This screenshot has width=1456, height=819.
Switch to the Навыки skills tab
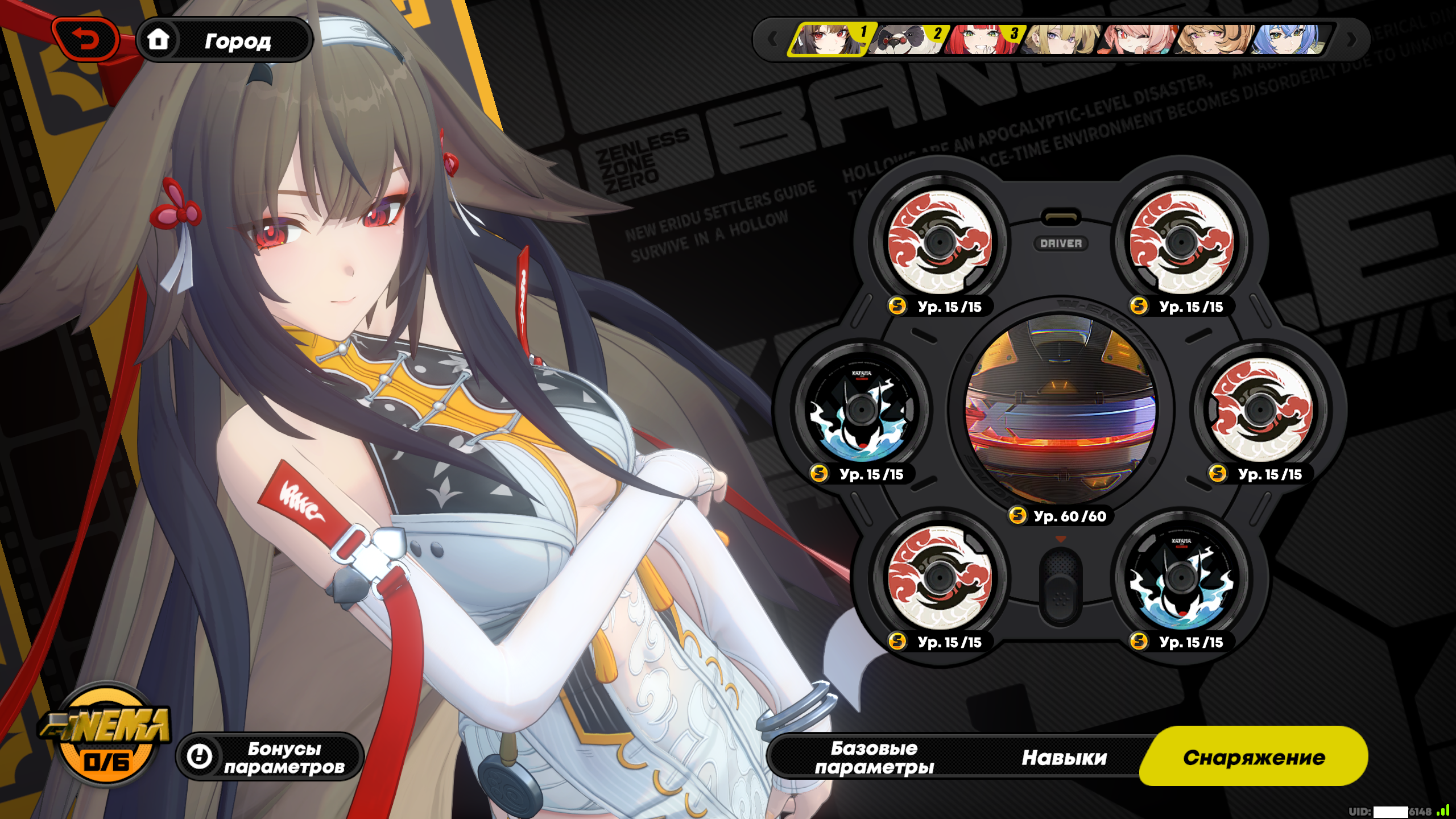pyautogui.click(x=1064, y=756)
